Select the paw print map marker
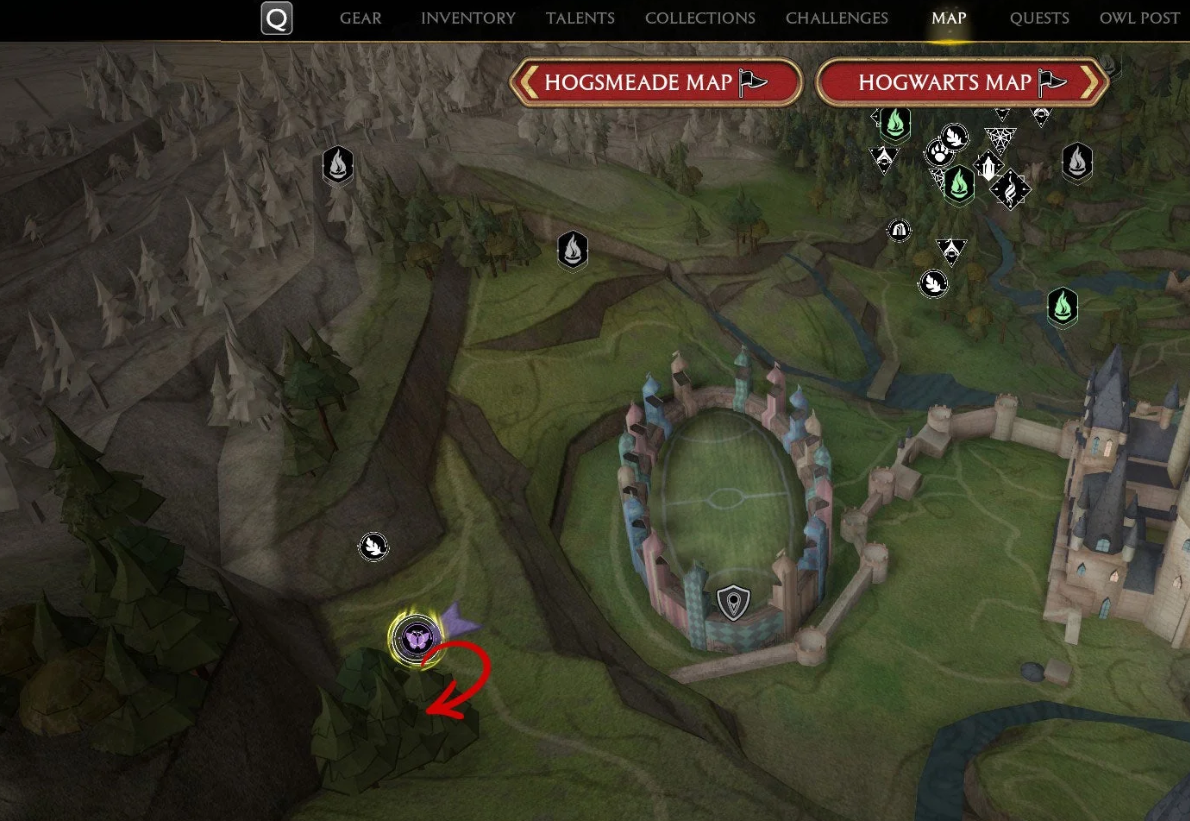The height and width of the screenshot is (821, 1190). (939, 153)
